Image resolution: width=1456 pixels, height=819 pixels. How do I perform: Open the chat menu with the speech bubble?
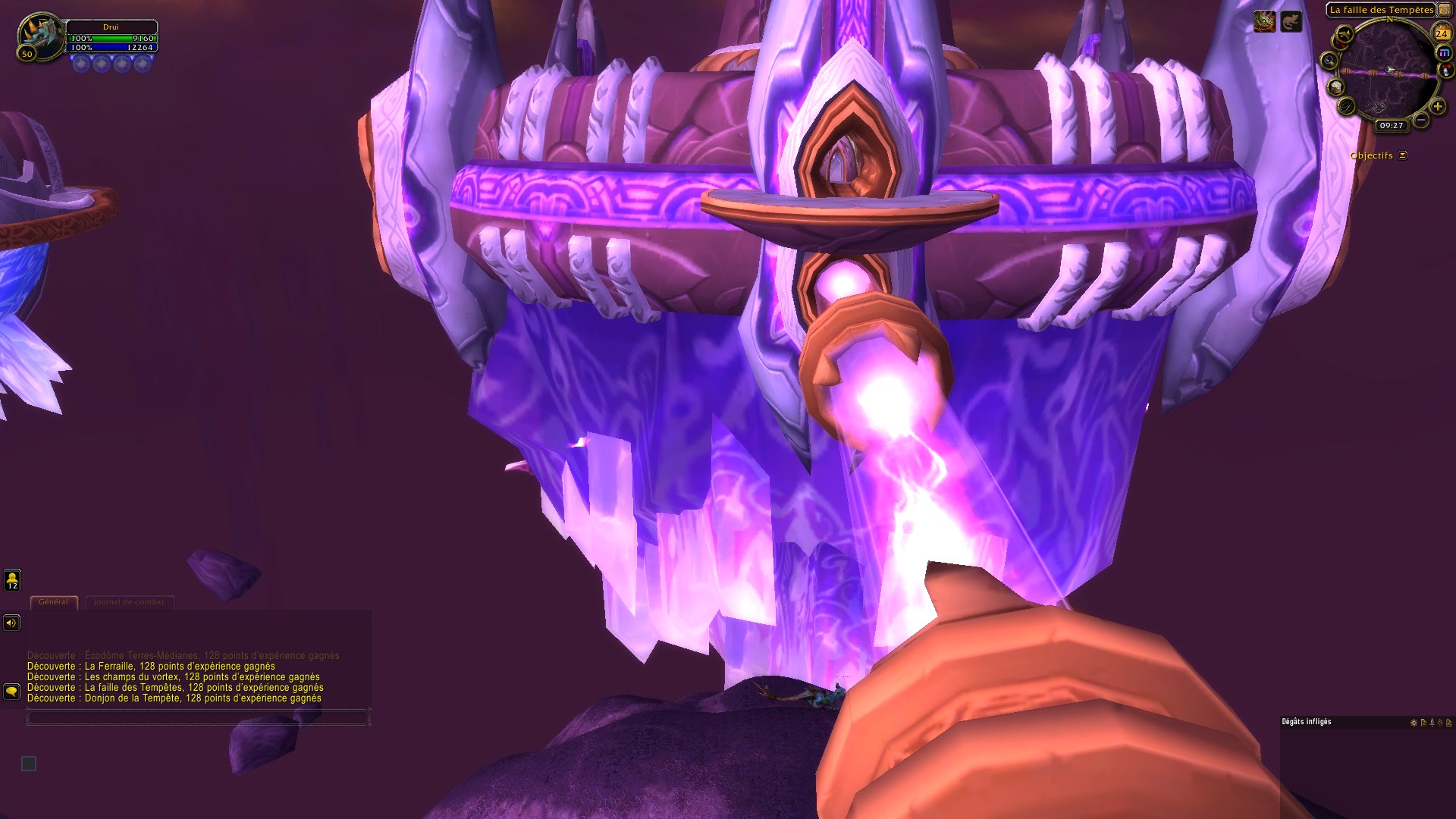click(11, 692)
